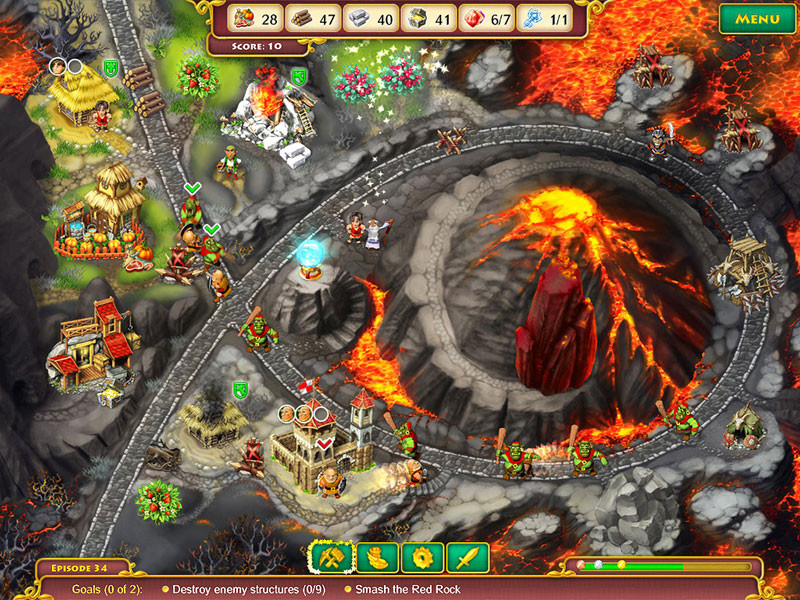
Task: Activate the pickaxe and hammer work bonus
Action: pyautogui.click(x=332, y=558)
